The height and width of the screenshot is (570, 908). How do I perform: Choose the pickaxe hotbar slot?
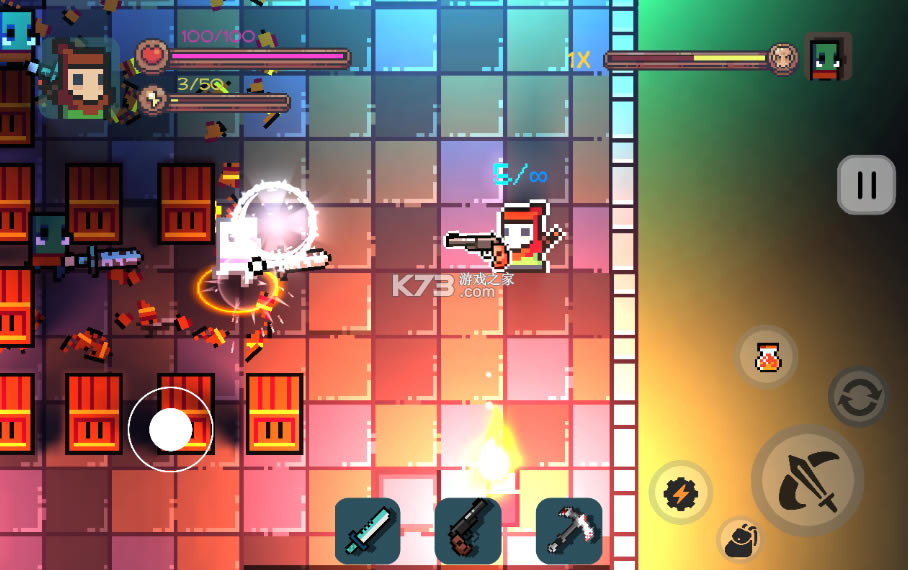click(569, 531)
